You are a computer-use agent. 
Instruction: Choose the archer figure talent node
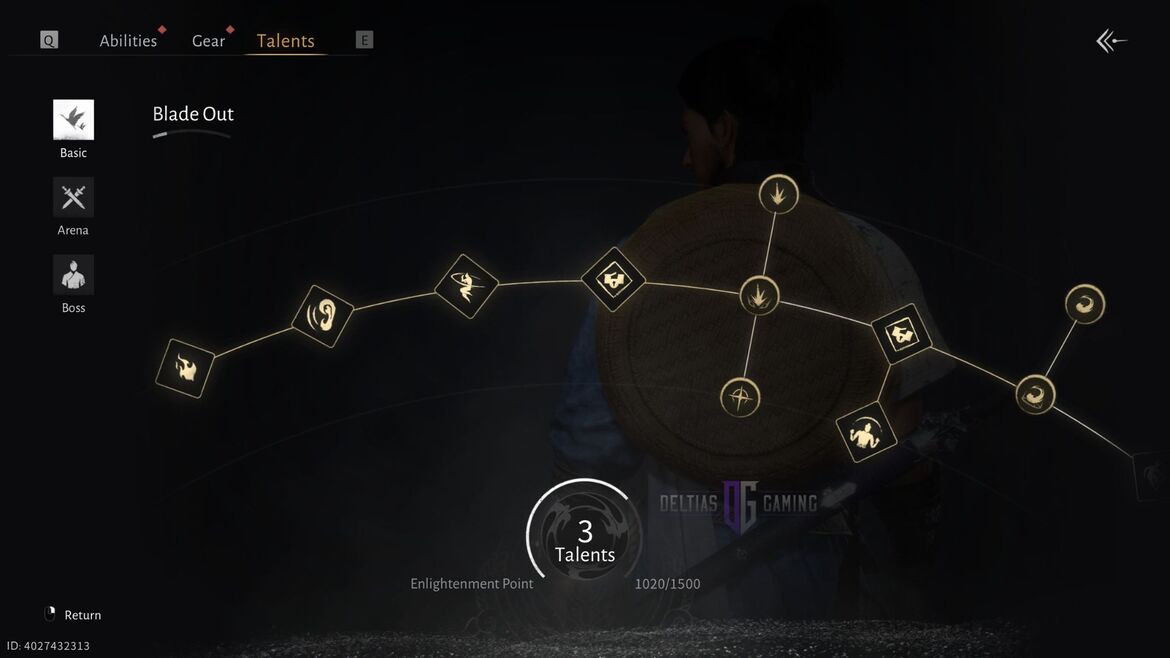(x=466, y=287)
